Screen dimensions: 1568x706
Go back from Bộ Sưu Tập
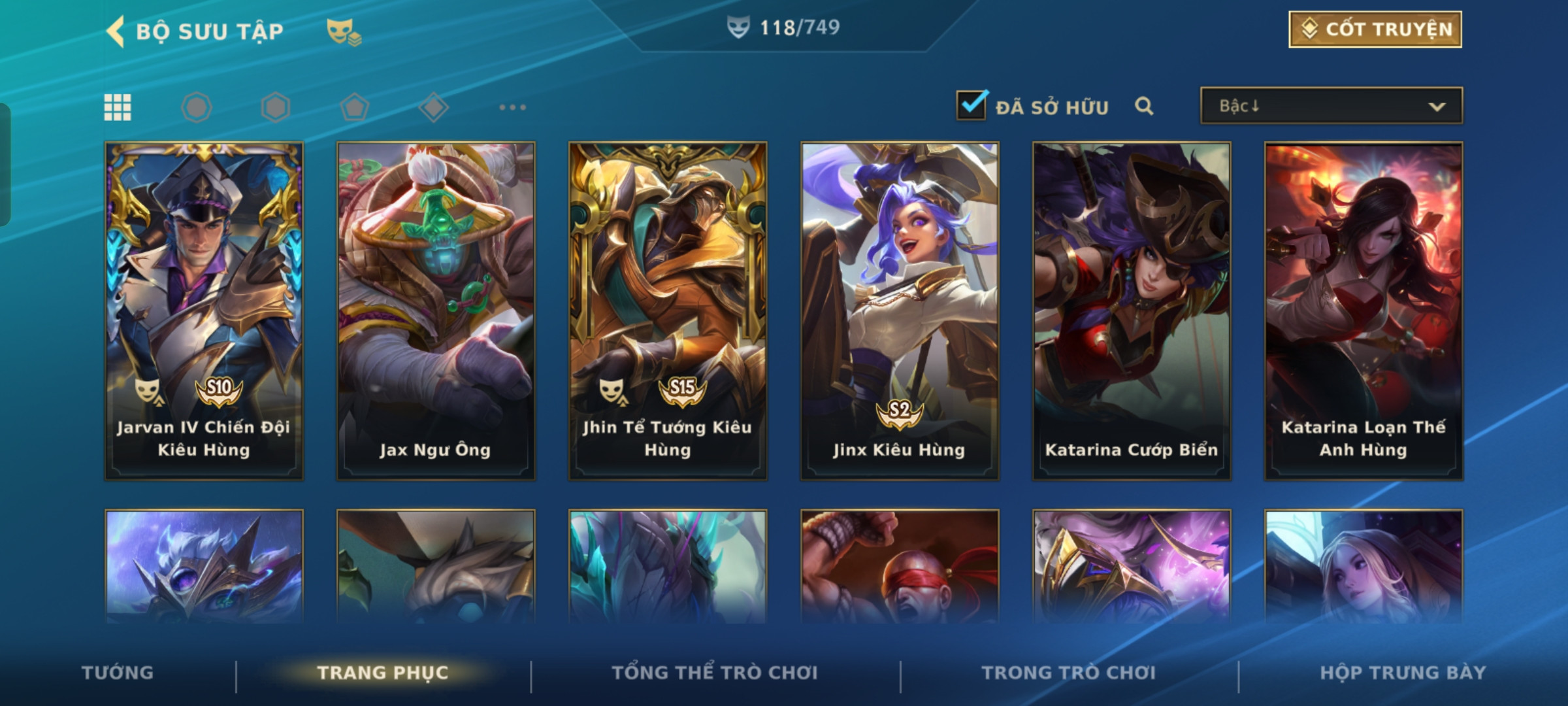116,31
